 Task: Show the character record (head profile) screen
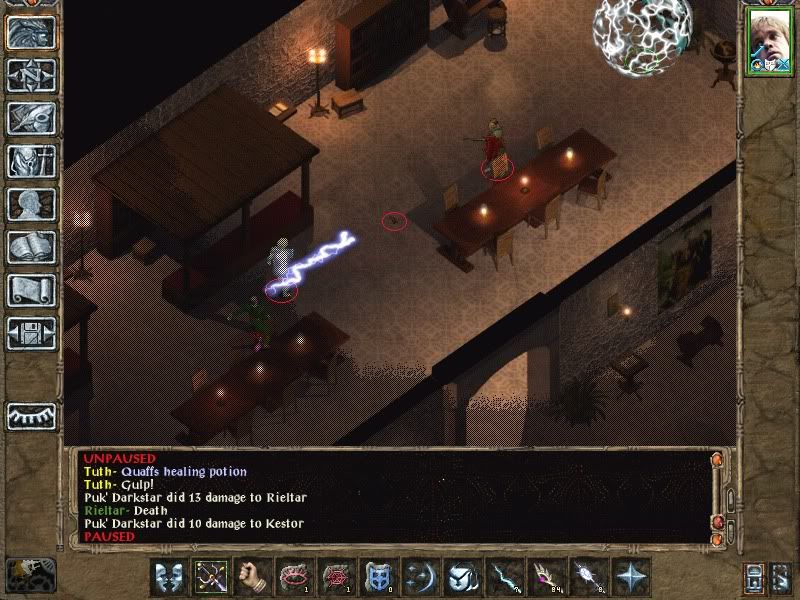[31, 204]
